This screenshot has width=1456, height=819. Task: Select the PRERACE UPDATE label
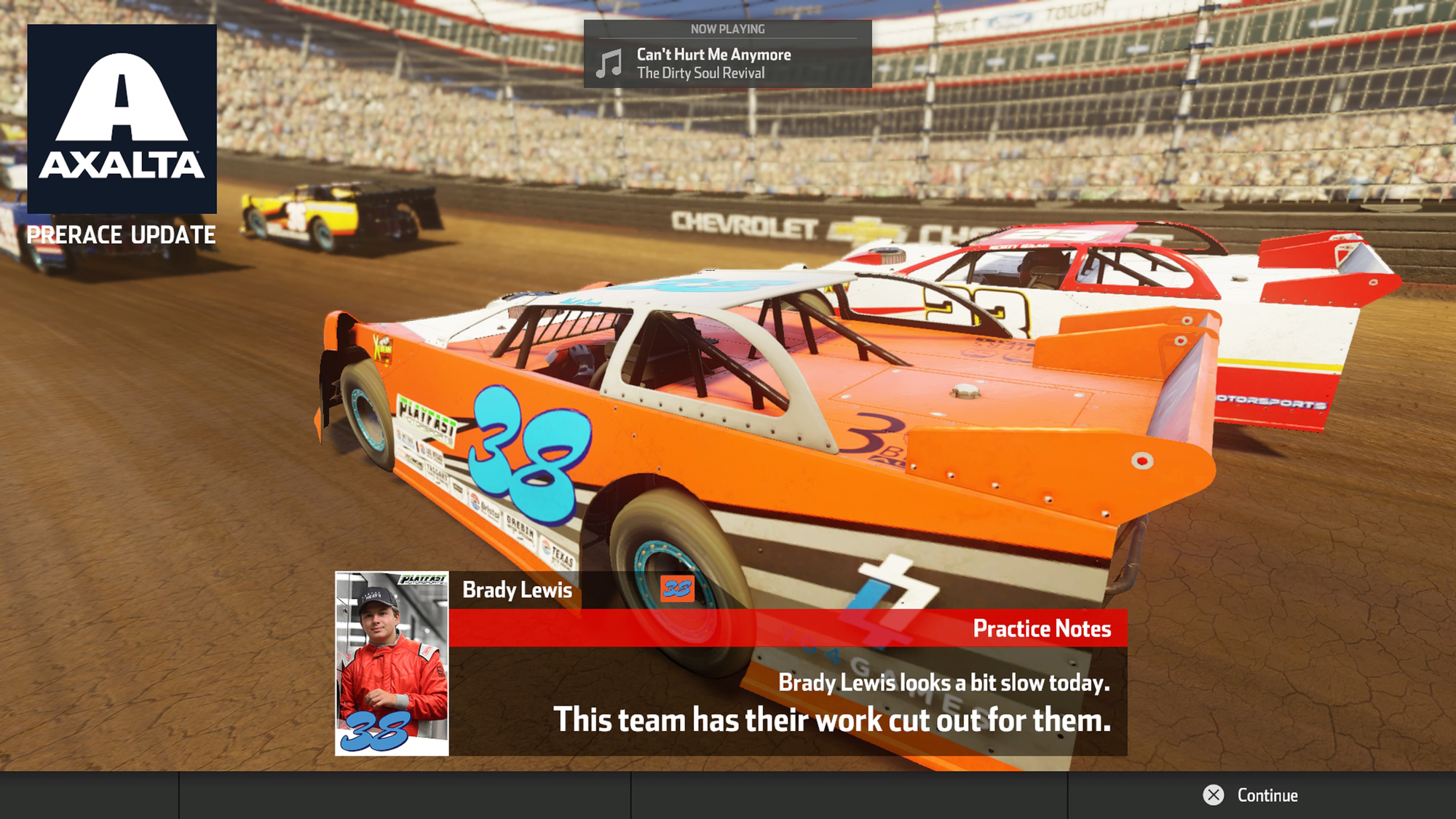(121, 234)
